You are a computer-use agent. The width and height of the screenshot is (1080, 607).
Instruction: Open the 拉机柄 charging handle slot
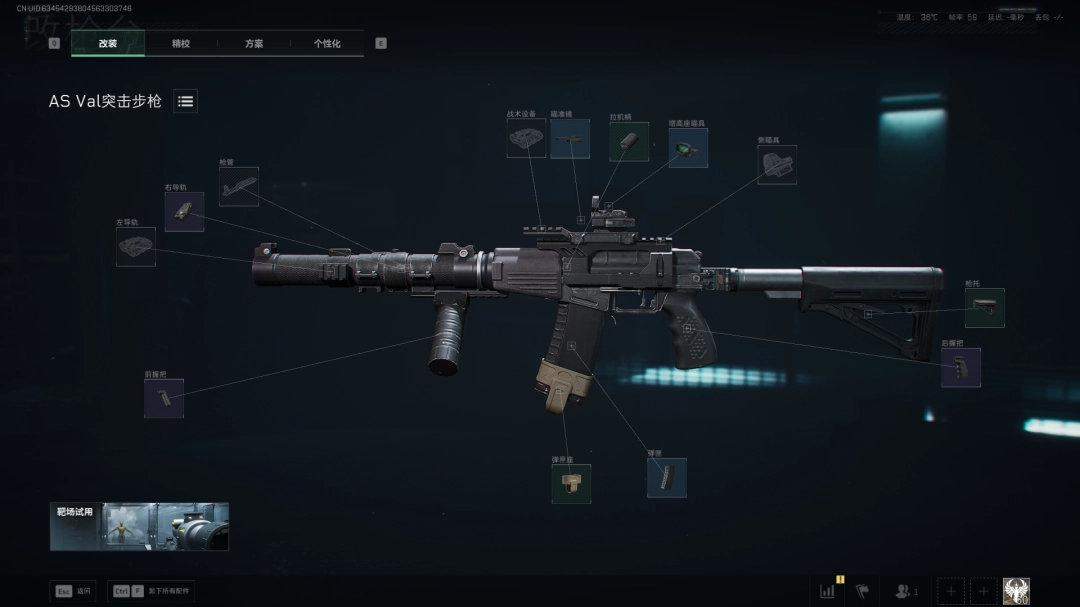629,142
